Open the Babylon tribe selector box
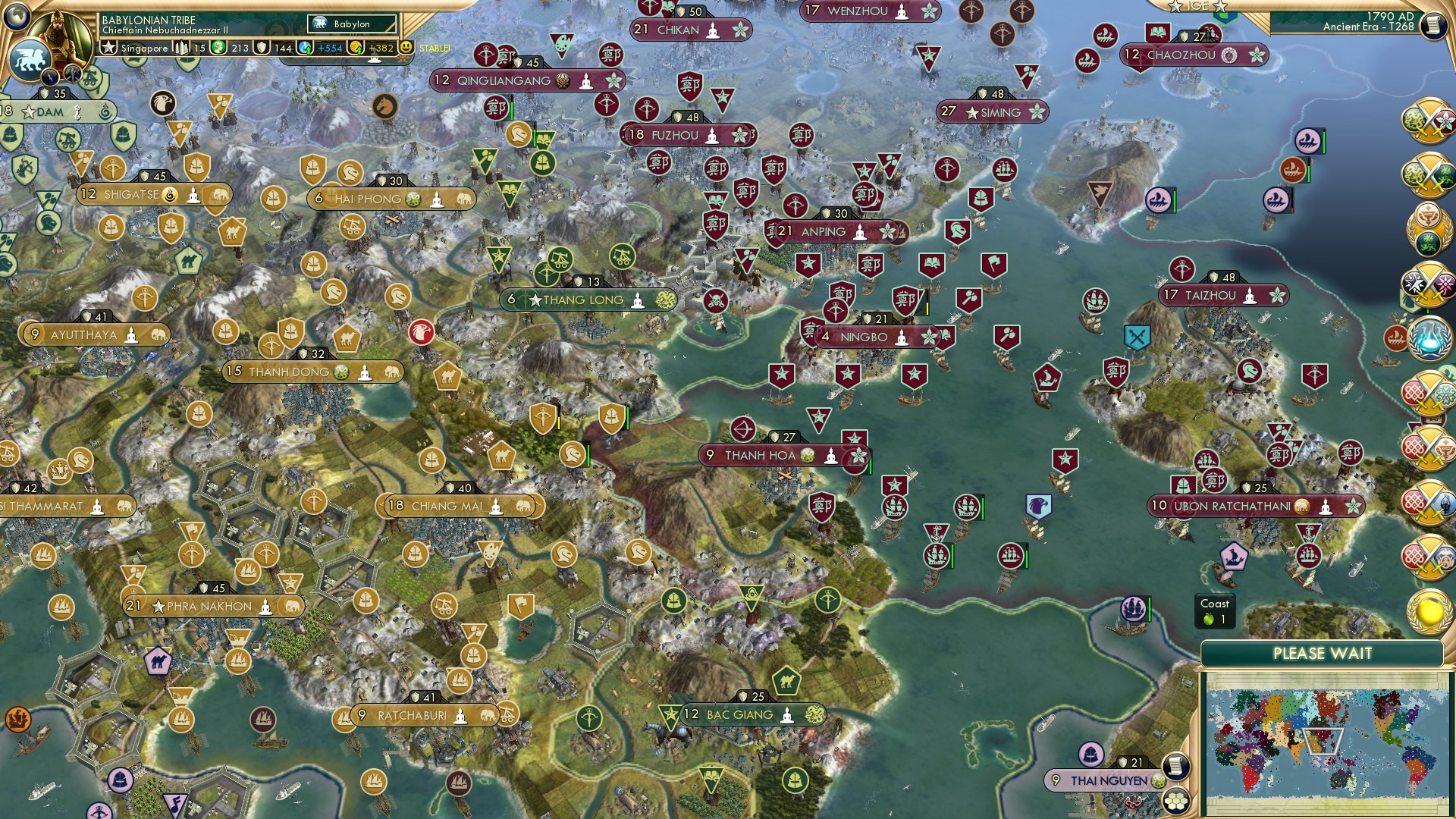1456x819 pixels. [x=350, y=24]
